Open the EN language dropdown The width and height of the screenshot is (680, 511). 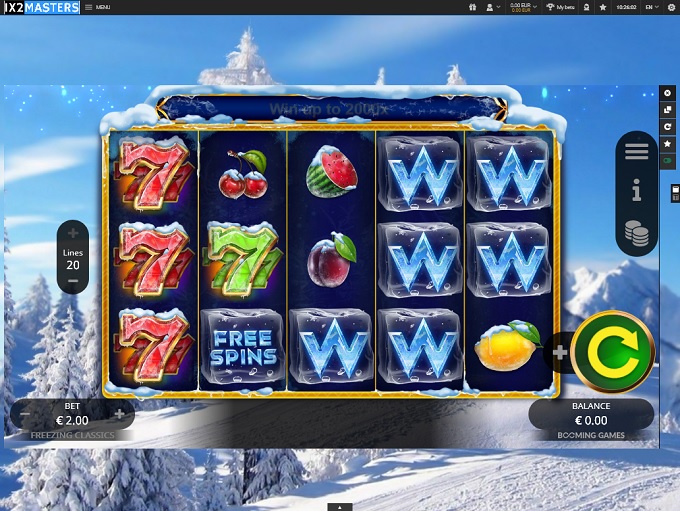point(652,7)
